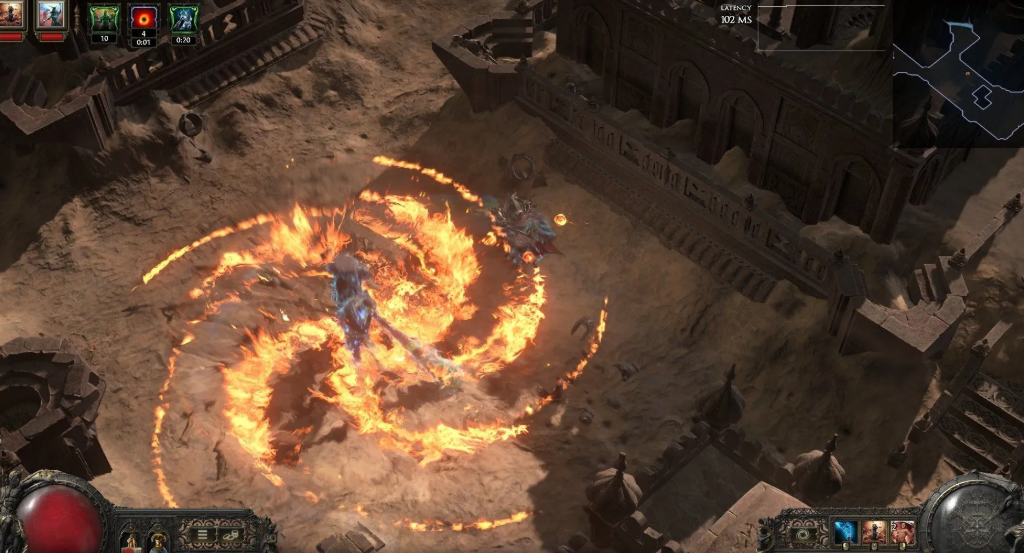Click the red black-hole debuff icon
Screen dimensions: 1024x553
tap(144, 19)
